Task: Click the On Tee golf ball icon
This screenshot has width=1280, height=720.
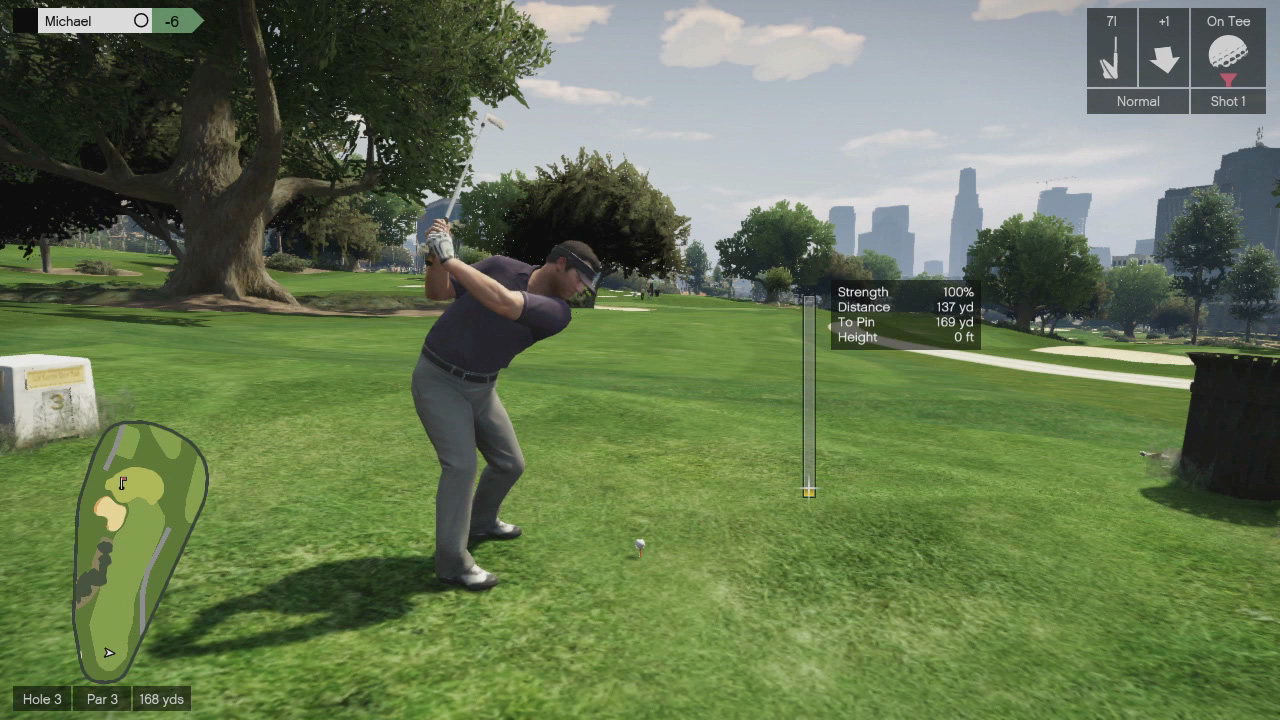Action: (x=1227, y=55)
